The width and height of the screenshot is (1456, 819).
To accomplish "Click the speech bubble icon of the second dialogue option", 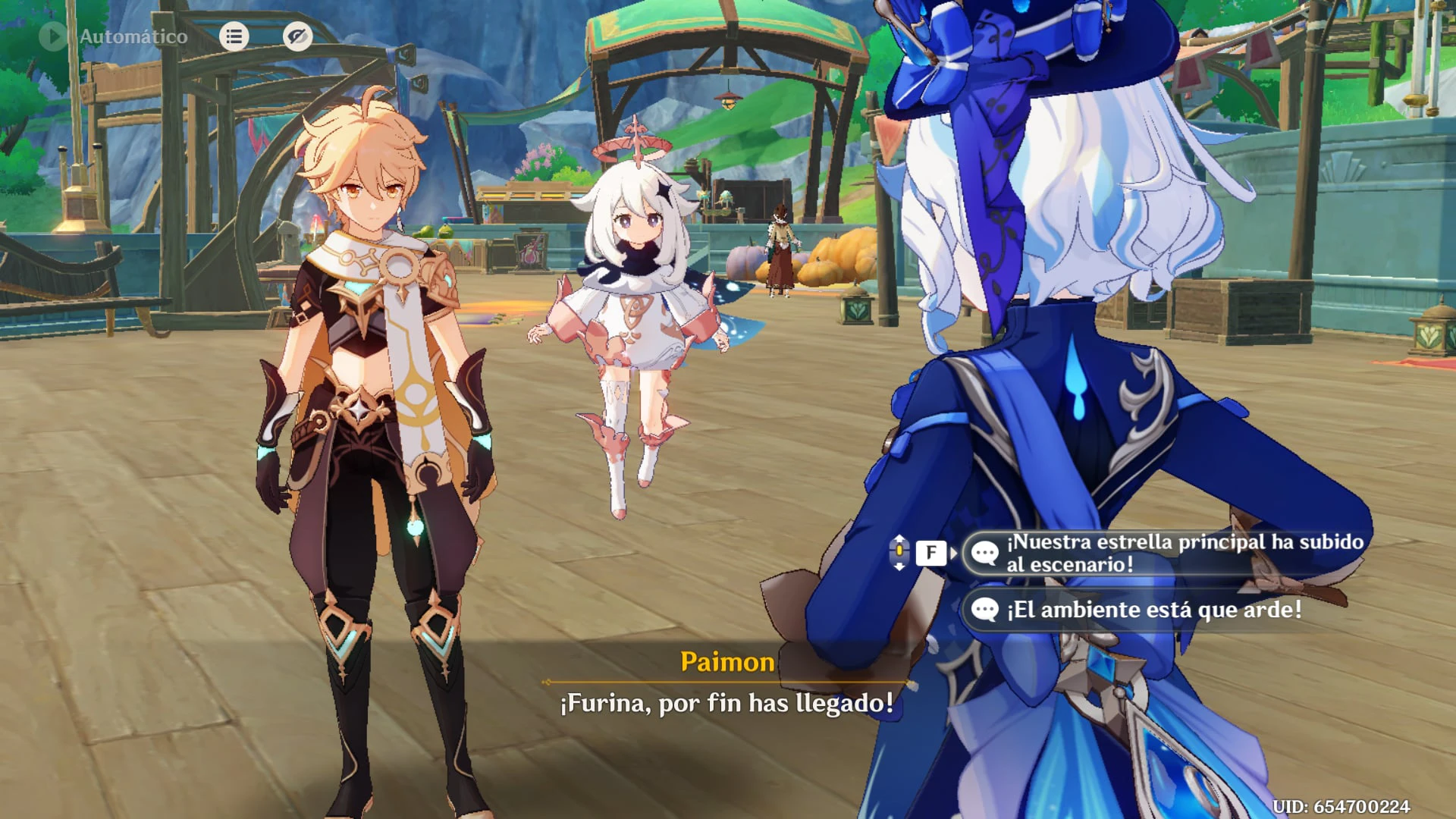I will (x=986, y=608).
